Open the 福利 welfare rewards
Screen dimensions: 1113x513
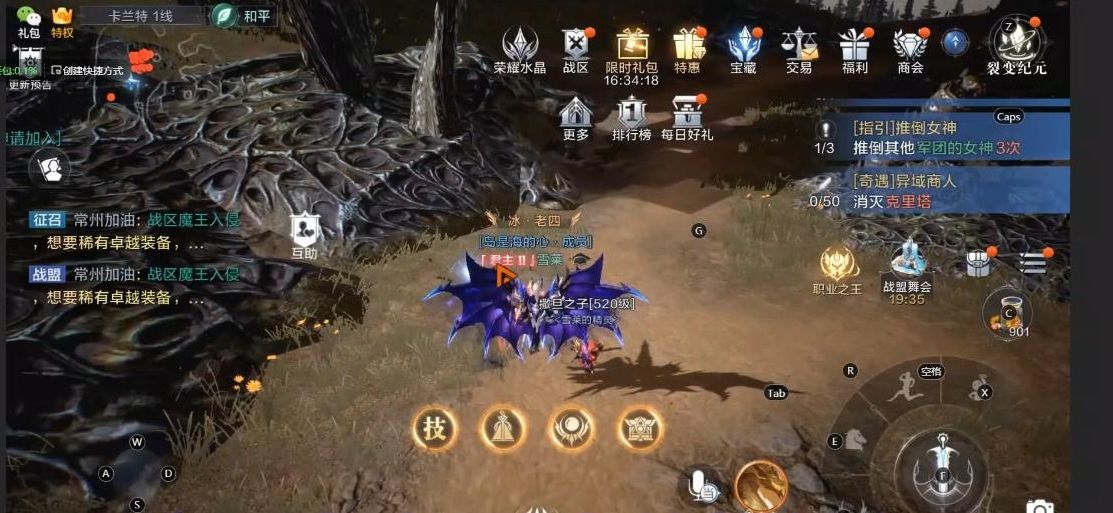854,48
